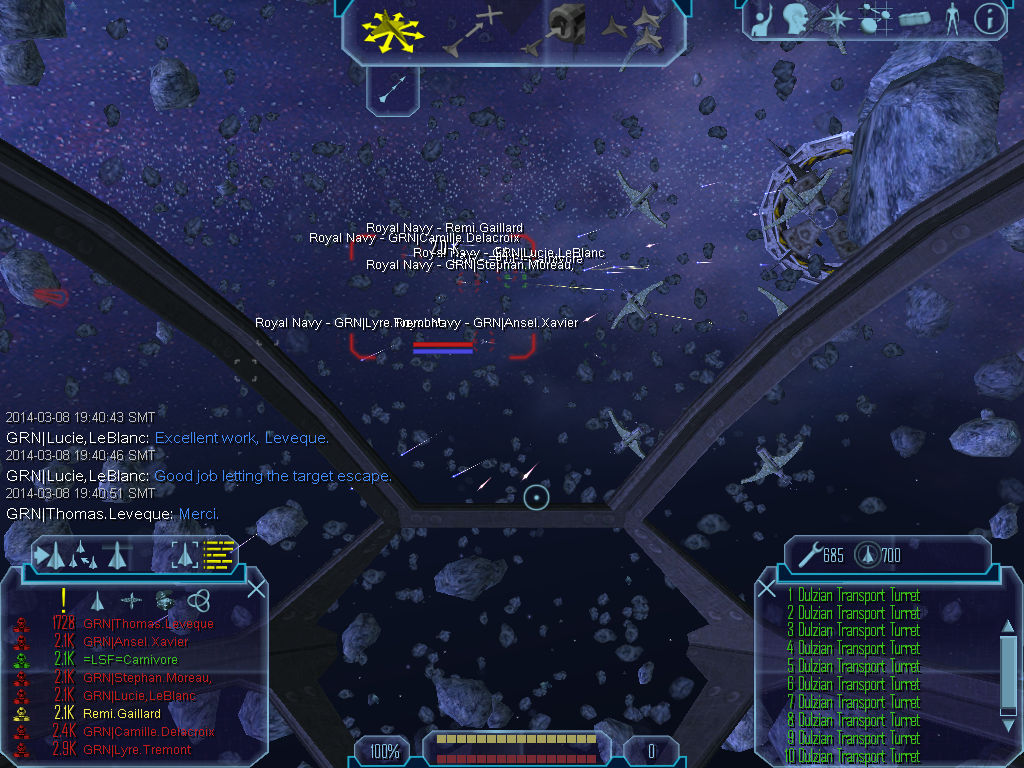Viewport: 1024px width, 768px height.
Task: Select Remi.Gaillard in the contact list
Action: click(x=122, y=714)
